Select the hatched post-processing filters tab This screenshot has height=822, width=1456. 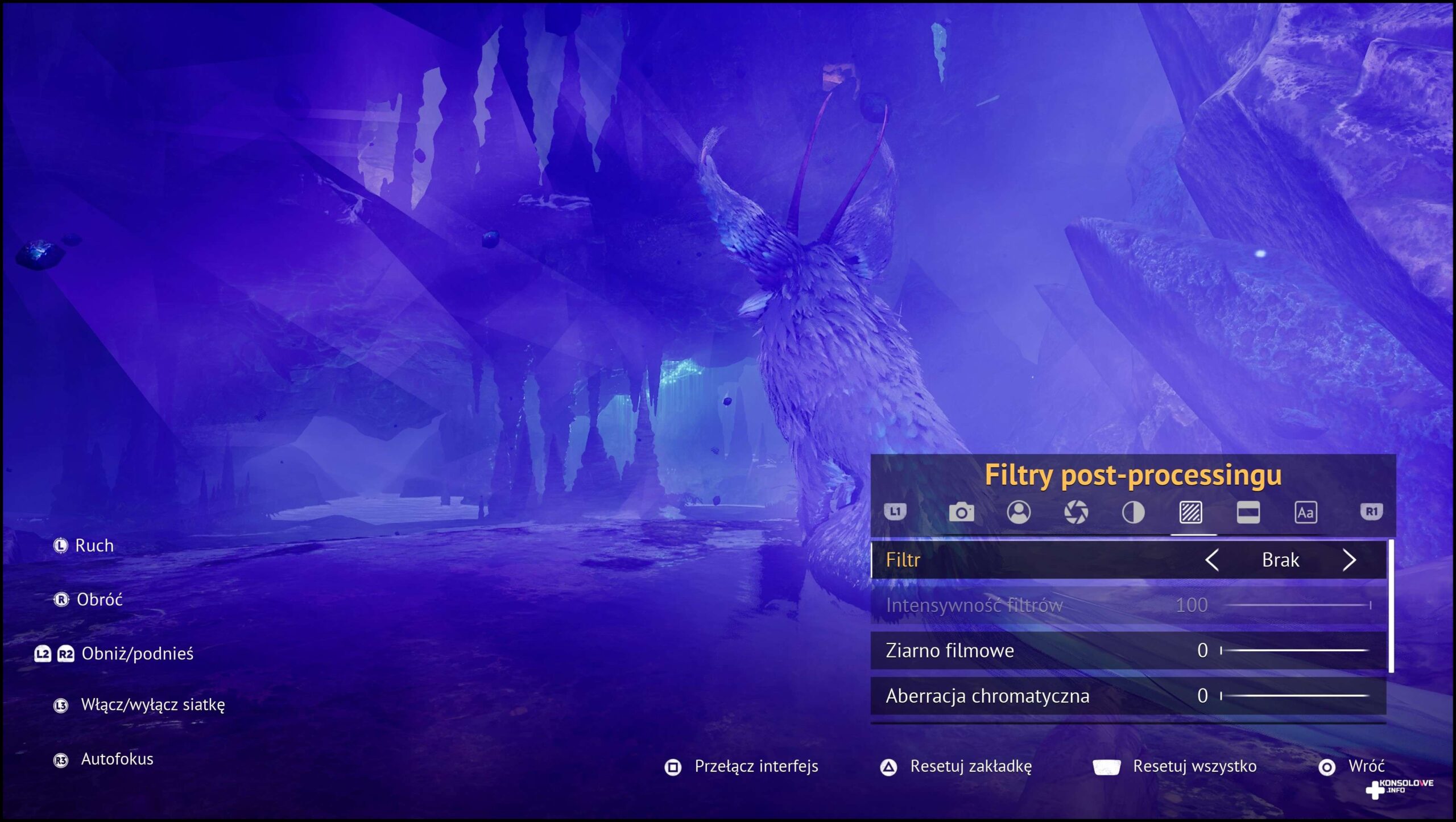1191,513
